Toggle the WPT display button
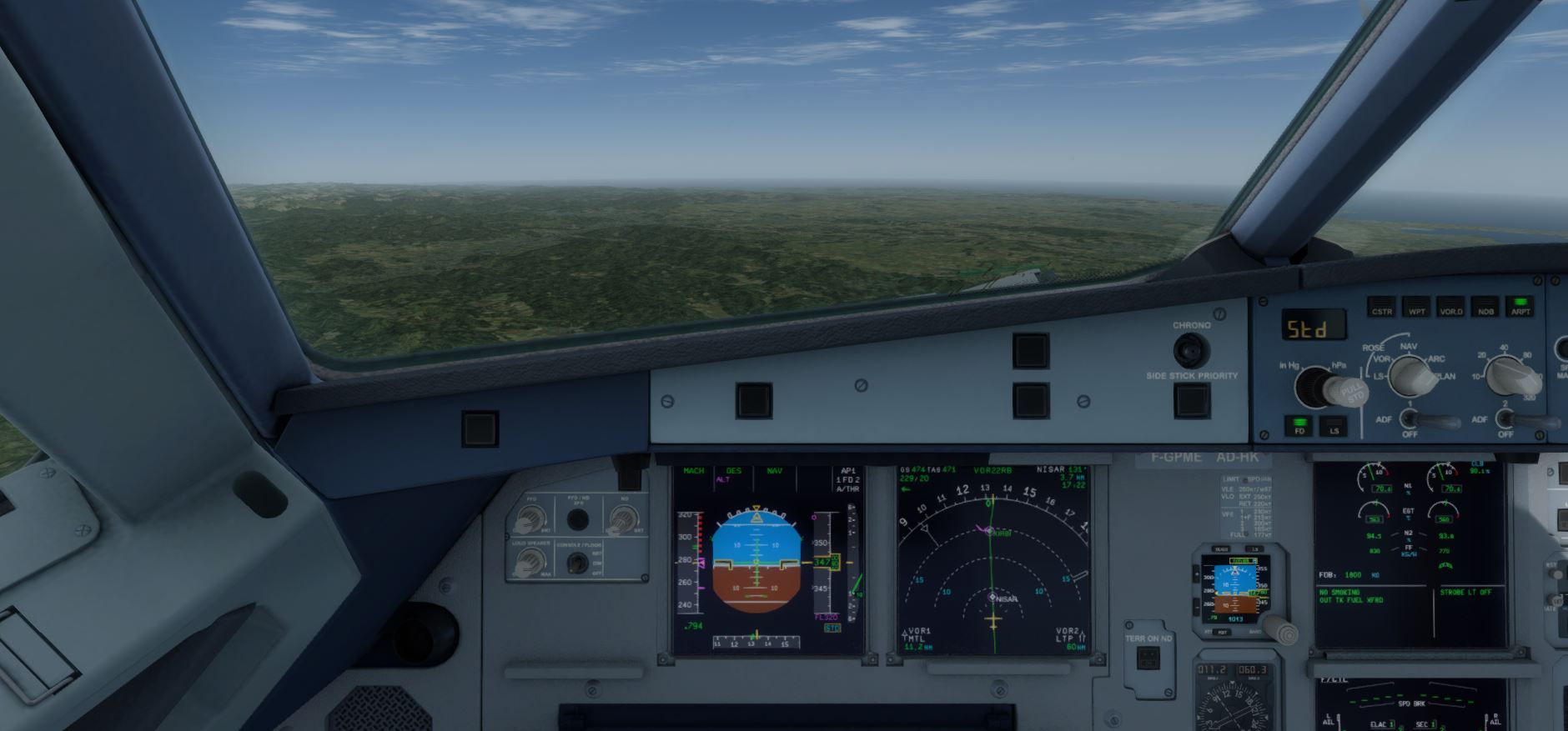Screen dimensions: 1568x731 [1416, 308]
